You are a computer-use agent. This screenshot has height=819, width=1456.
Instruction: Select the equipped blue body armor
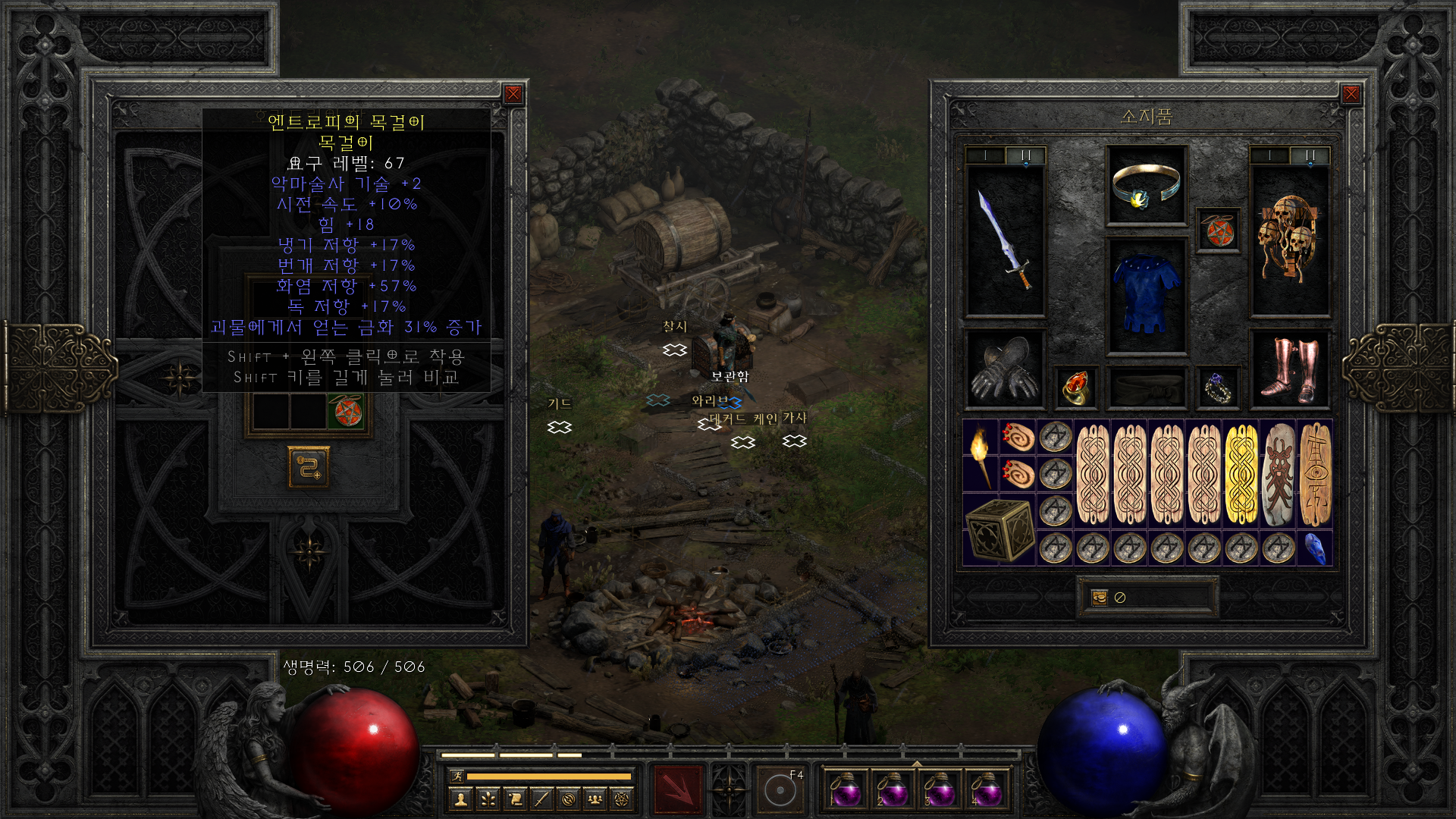[1146, 296]
